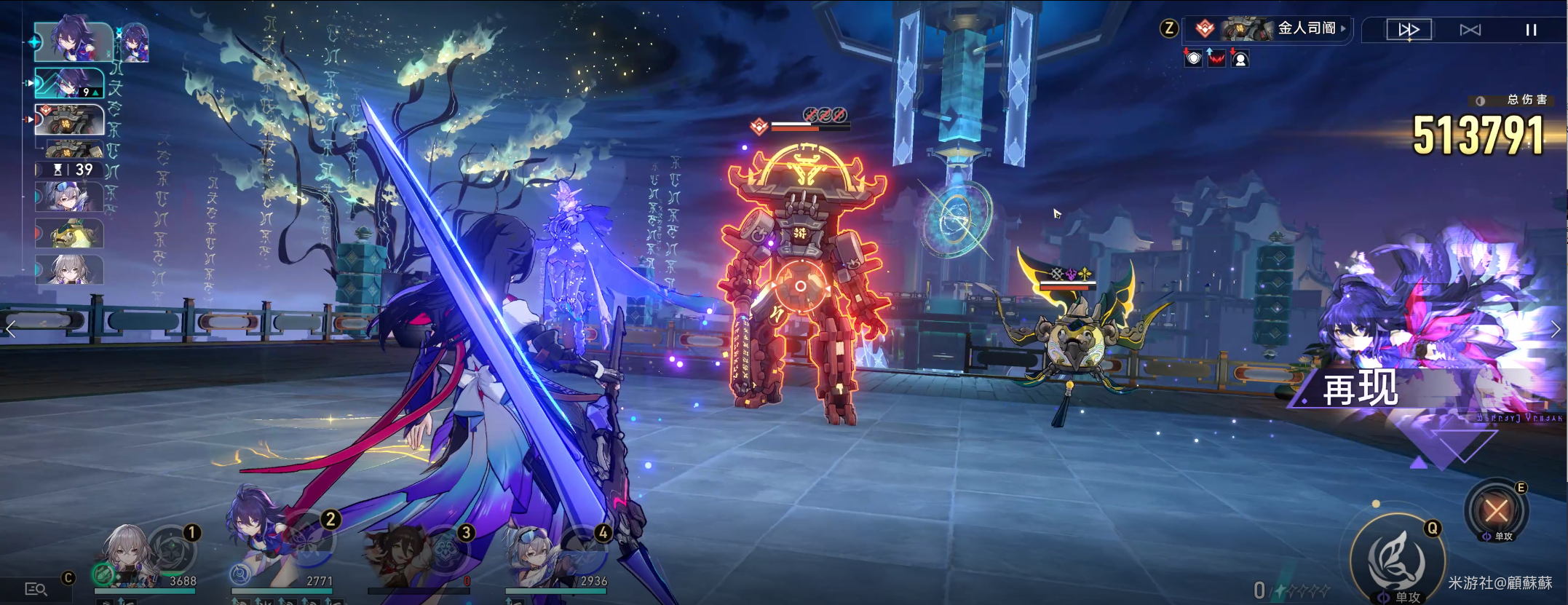
Task: Switch target with the left edge arrow
Action: [x=10, y=329]
